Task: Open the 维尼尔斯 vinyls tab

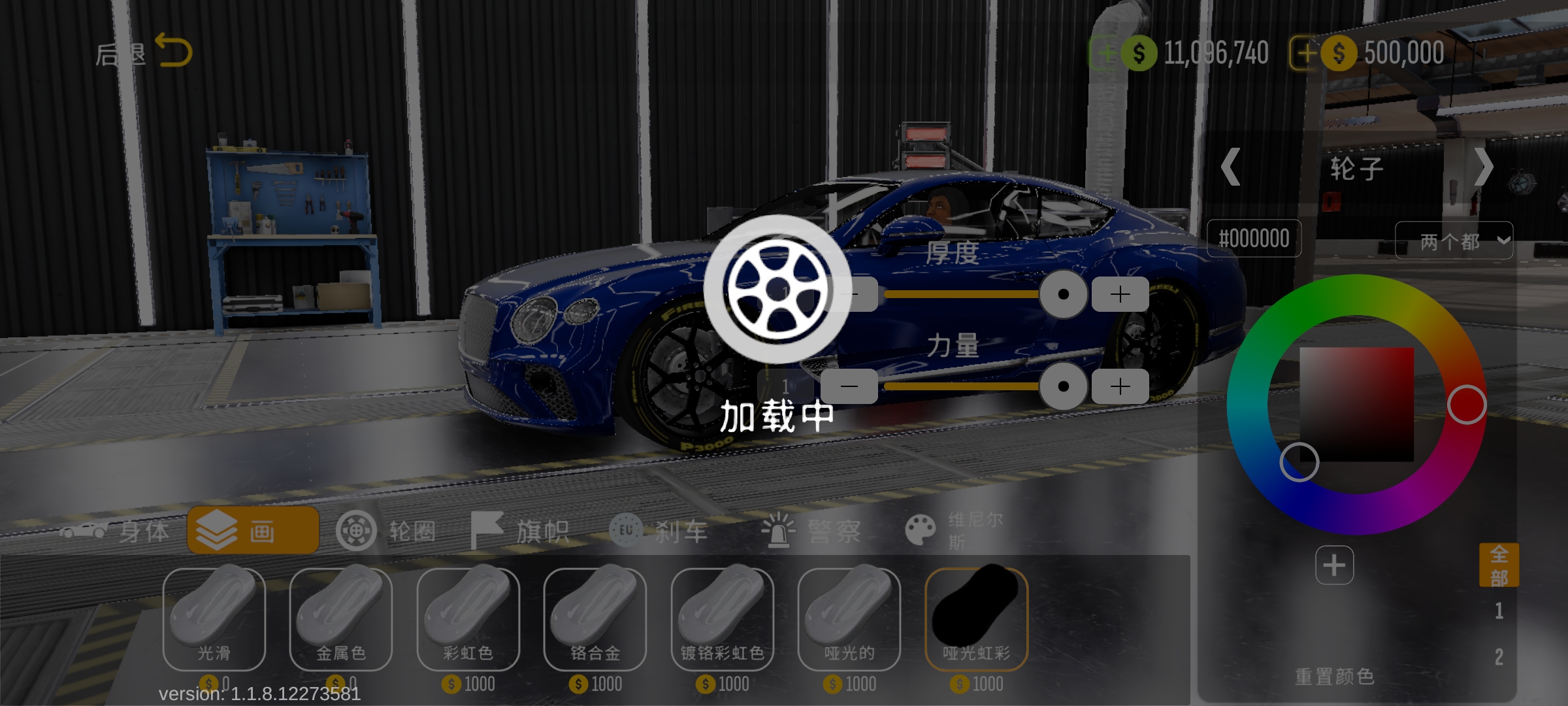Action: coord(954,531)
